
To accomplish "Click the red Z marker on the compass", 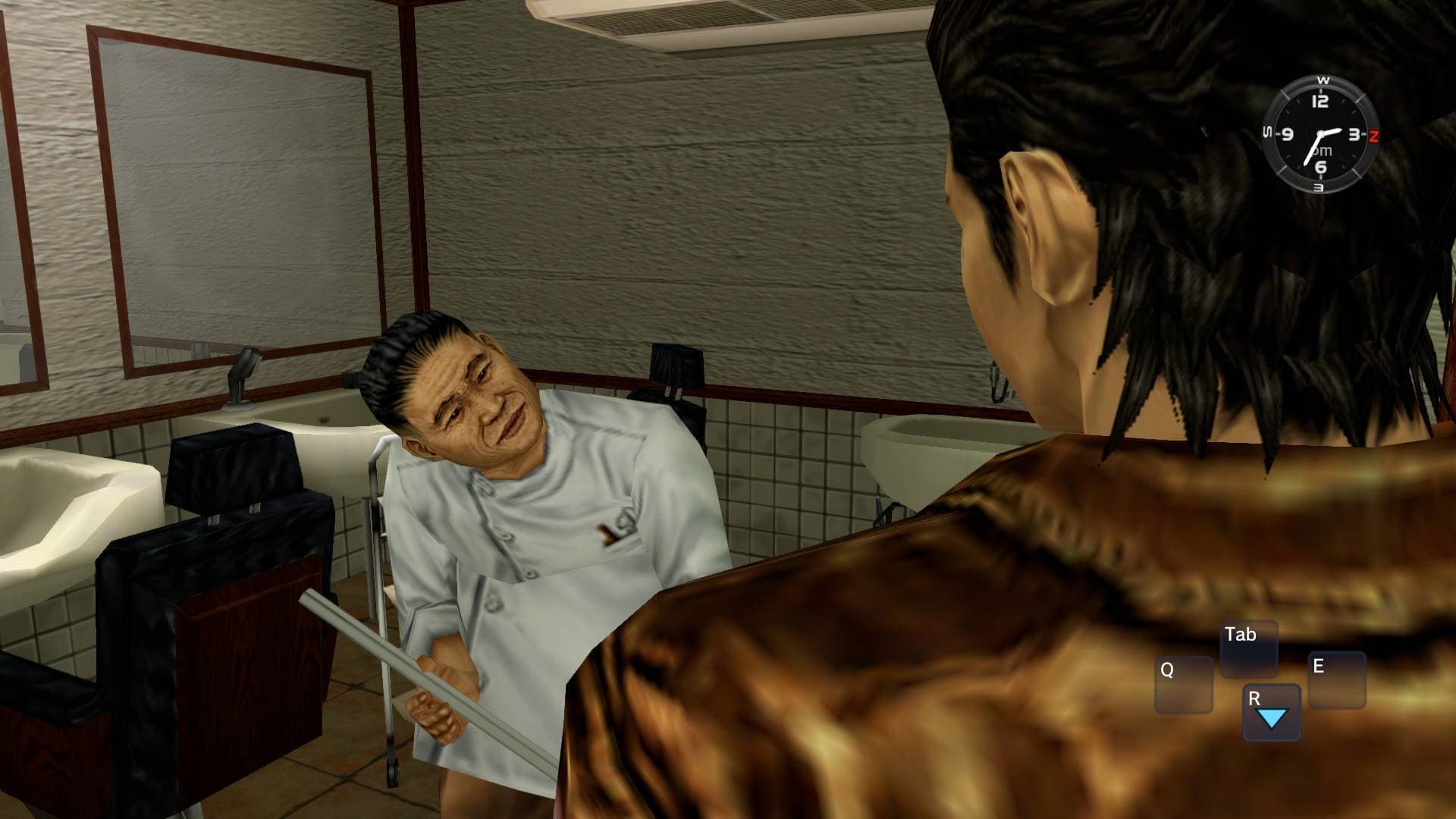I will [1373, 135].
